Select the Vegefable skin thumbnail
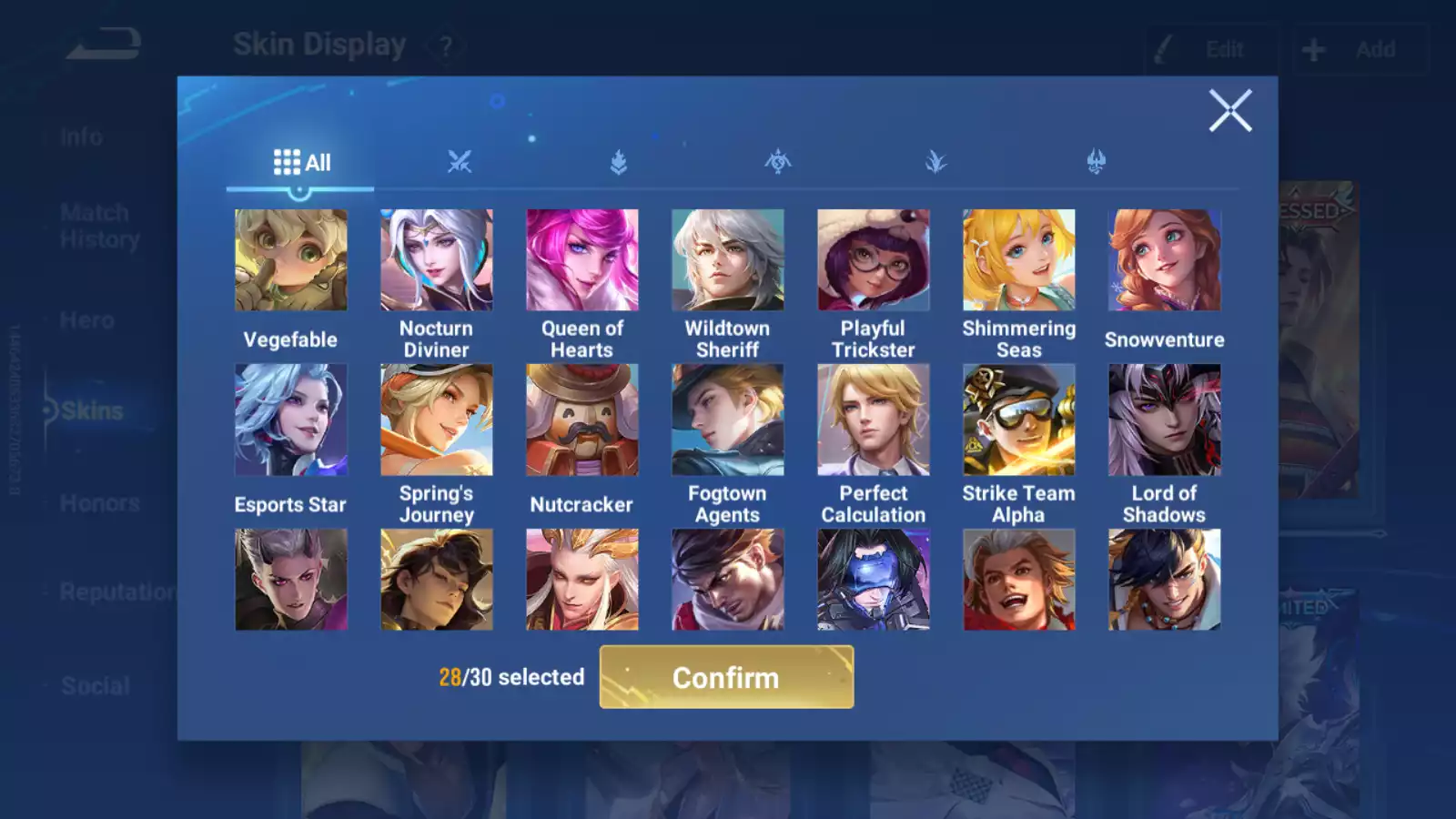 coord(290,260)
